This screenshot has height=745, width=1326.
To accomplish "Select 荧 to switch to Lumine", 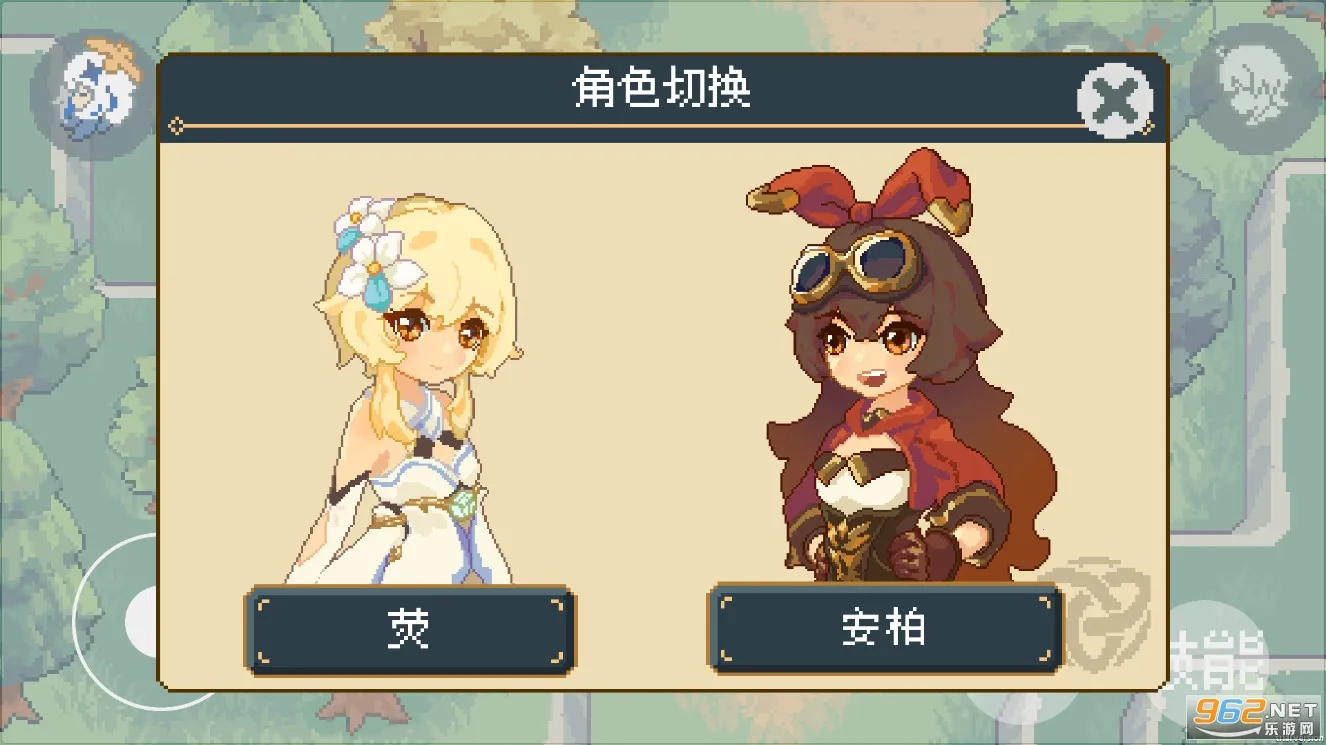I will (x=408, y=630).
